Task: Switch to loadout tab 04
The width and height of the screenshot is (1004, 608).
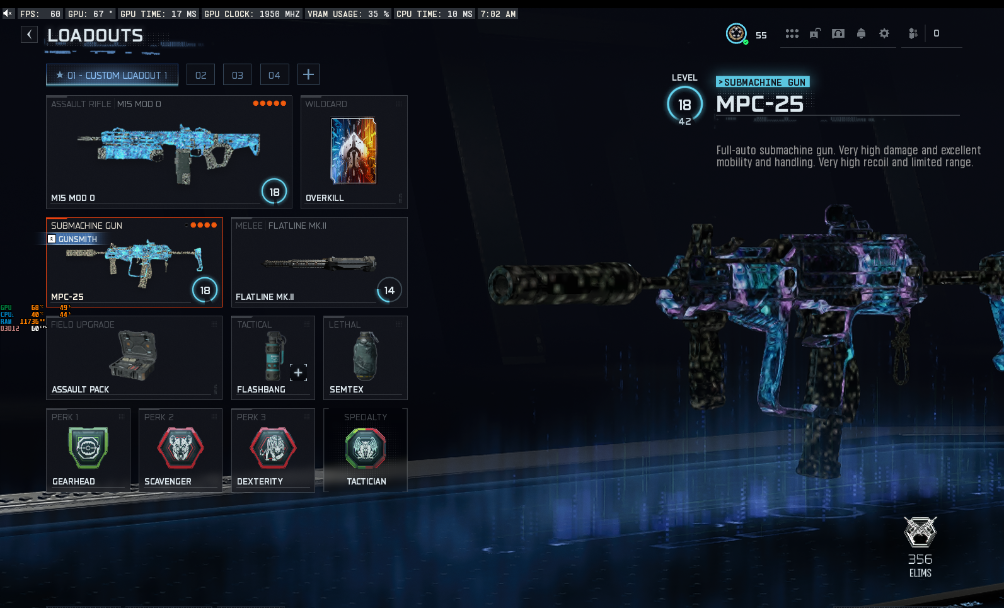Action: [x=273, y=75]
